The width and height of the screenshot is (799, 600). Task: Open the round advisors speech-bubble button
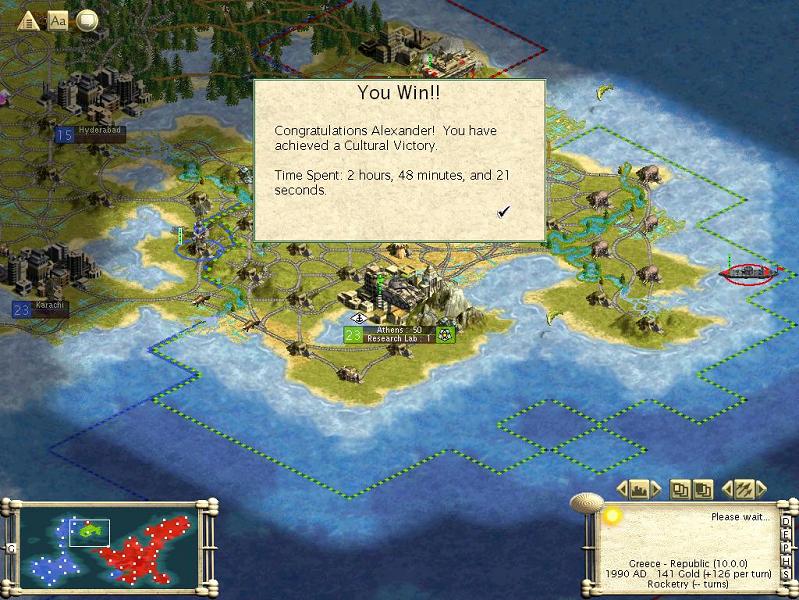pyautogui.click(x=88, y=20)
